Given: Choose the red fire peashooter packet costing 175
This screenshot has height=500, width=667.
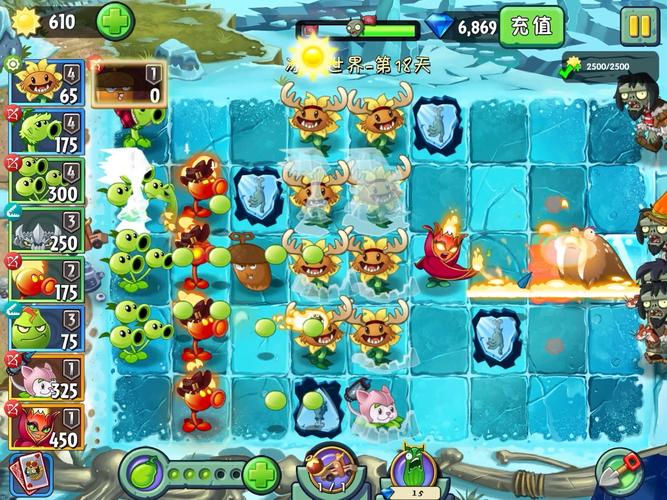Looking at the screenshot, I should pyautogui.click(x=46, y=281).
